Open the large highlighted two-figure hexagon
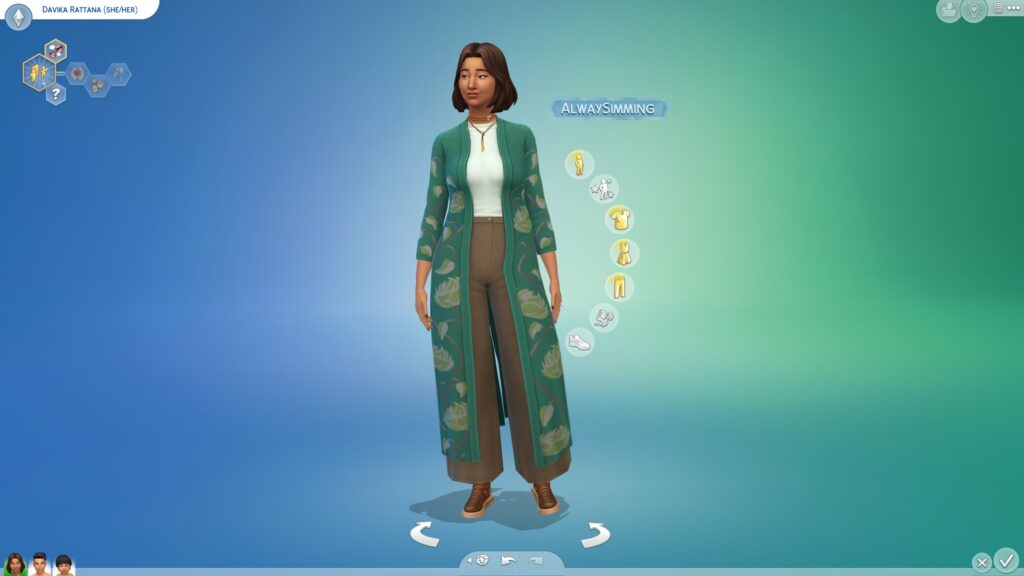1024x576 pixels. [39, 72]
